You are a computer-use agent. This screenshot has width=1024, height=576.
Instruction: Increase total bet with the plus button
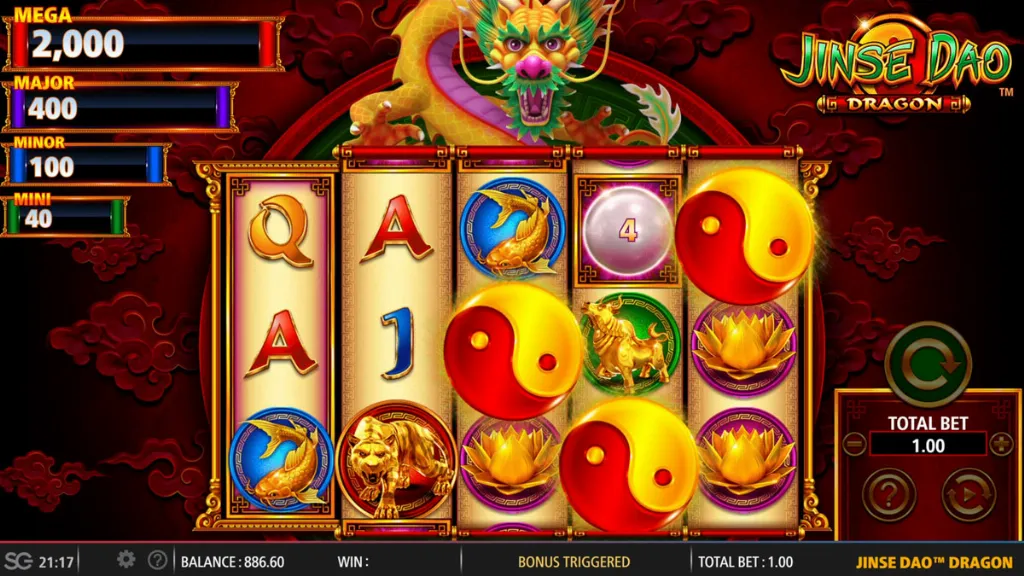click(1001, 444)
